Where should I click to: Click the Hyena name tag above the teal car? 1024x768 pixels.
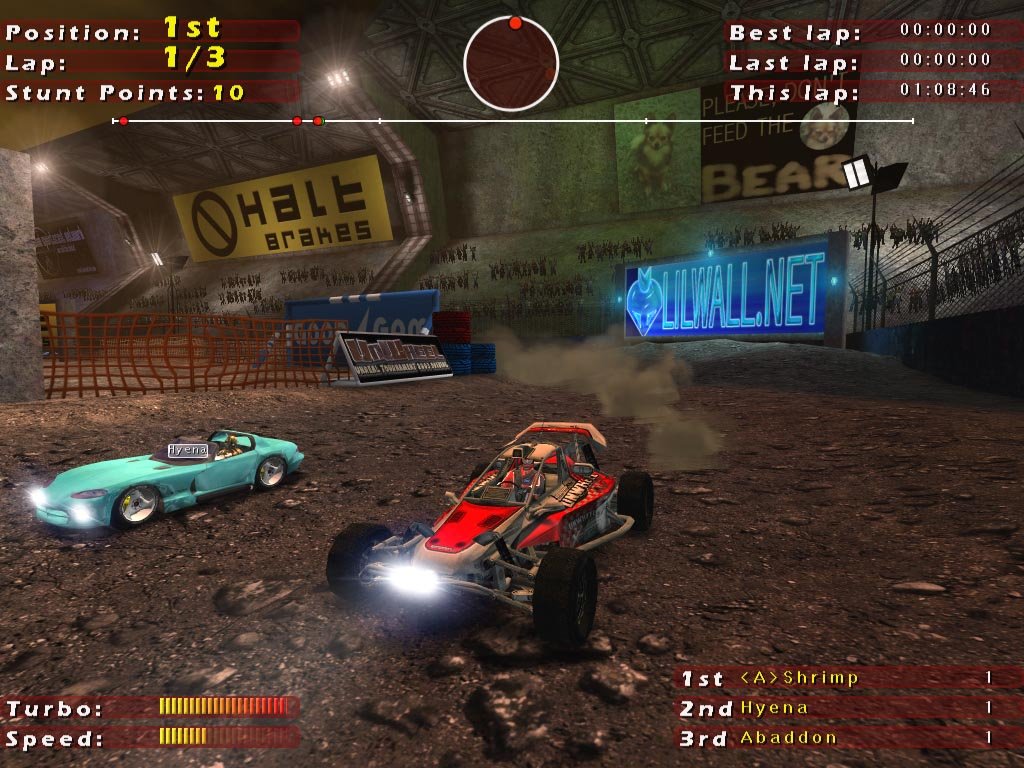pyautogui.click(x=187, y=450)
